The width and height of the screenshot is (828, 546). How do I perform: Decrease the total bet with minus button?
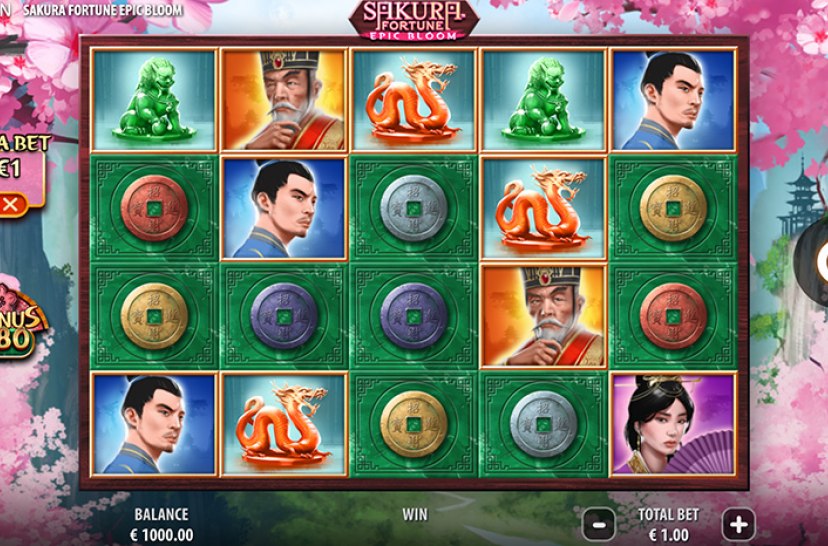point(598,522)
